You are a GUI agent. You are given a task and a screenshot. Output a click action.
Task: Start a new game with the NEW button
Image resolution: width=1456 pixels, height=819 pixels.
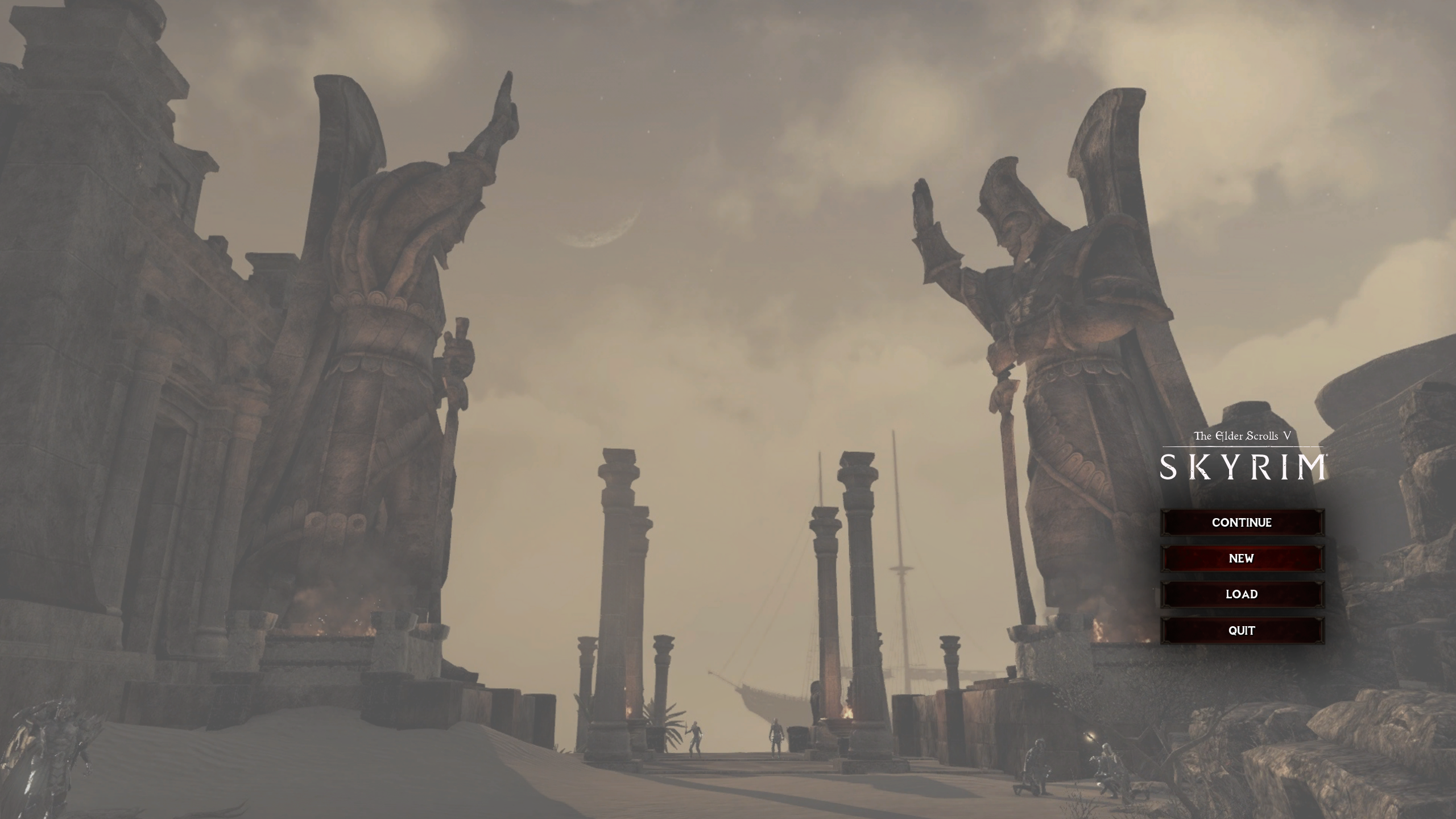click(x=1243, y=559)
